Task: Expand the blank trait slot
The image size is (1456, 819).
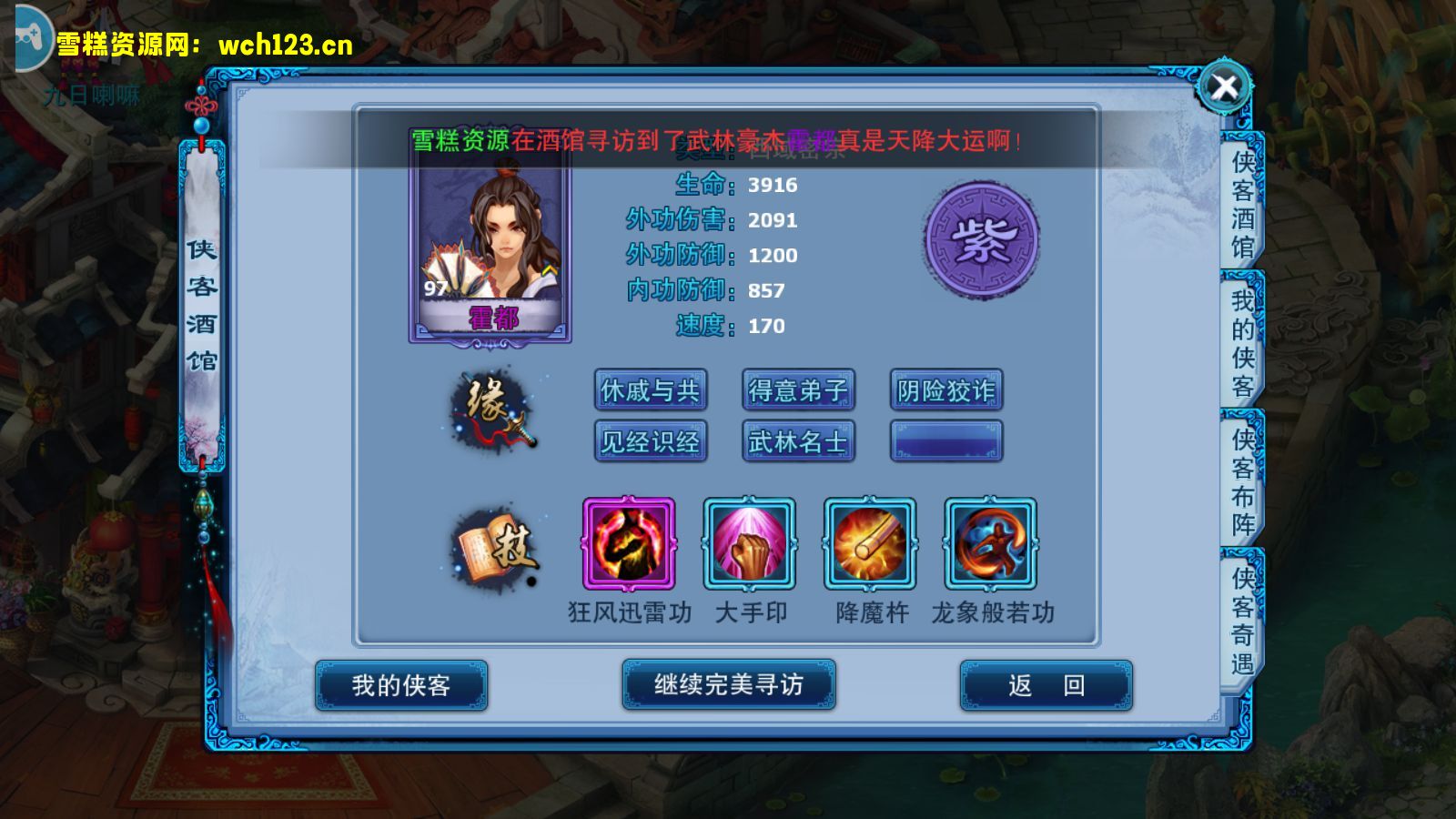Action: point(945,440)
